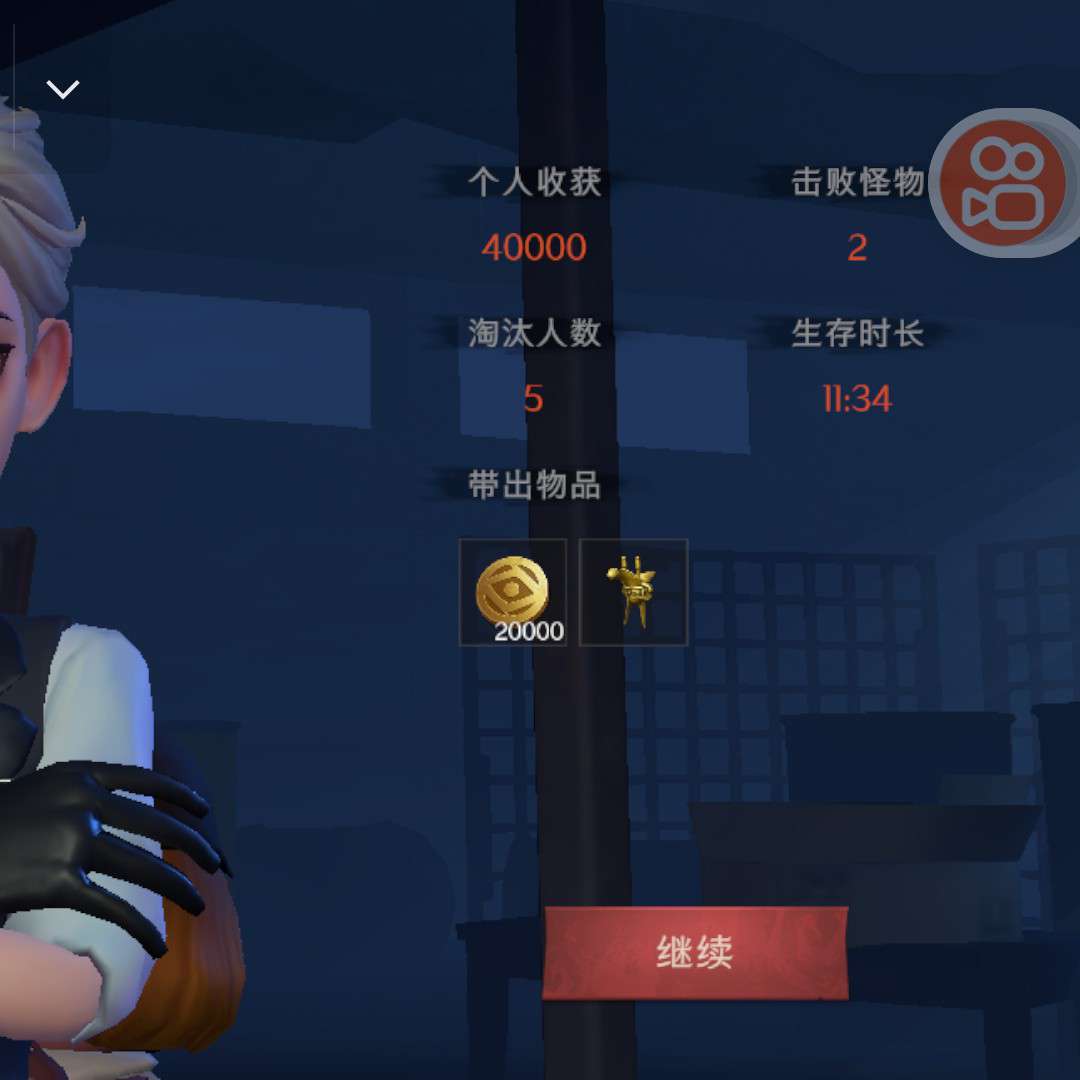Click the red 继续 continue button
The height and width of the screenshot is (1080, 1080).
point(695,952)
